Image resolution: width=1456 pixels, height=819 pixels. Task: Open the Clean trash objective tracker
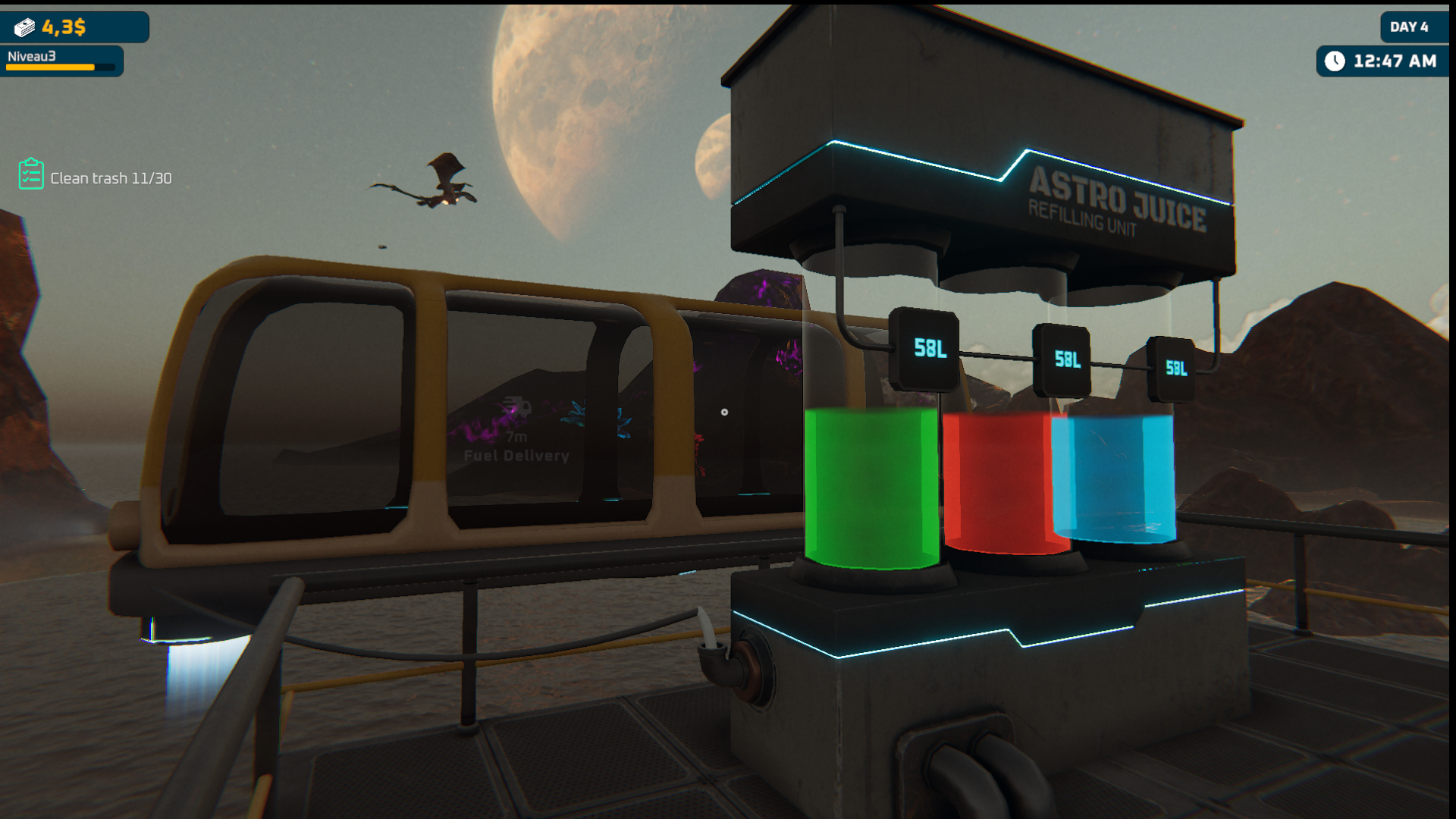[x=96, y=177]
